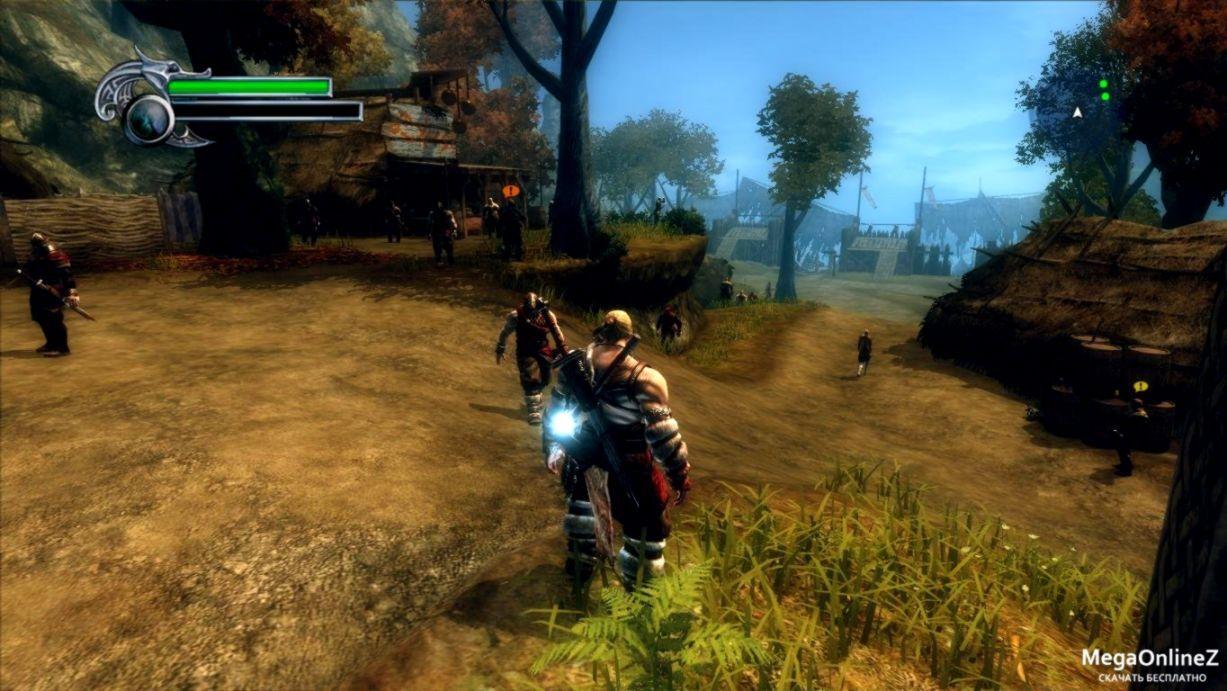Click the yellow exclamation quest marker

(1139, 386)
